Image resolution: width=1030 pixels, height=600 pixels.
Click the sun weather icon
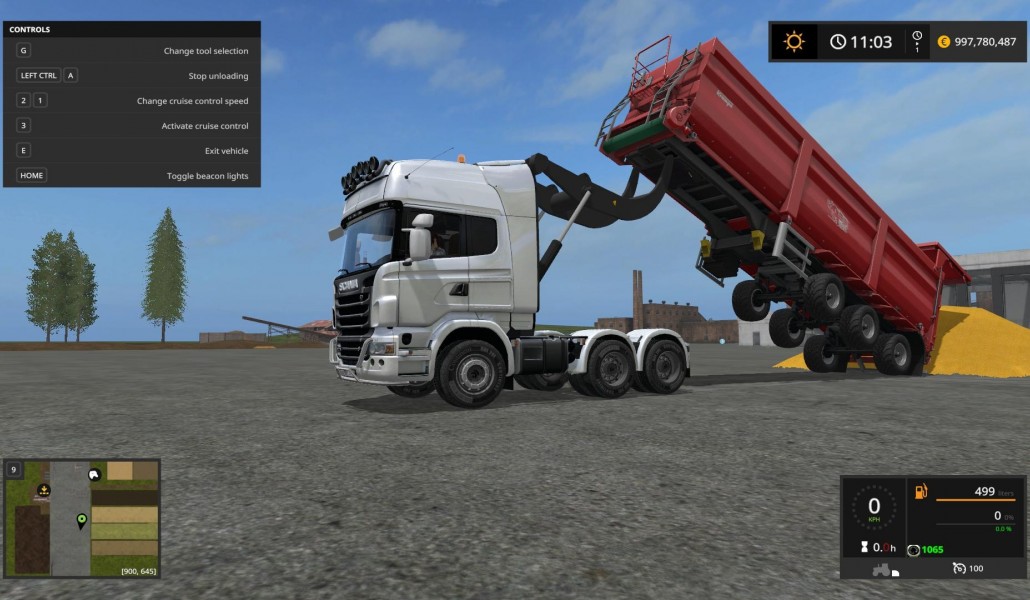(794, 41)
